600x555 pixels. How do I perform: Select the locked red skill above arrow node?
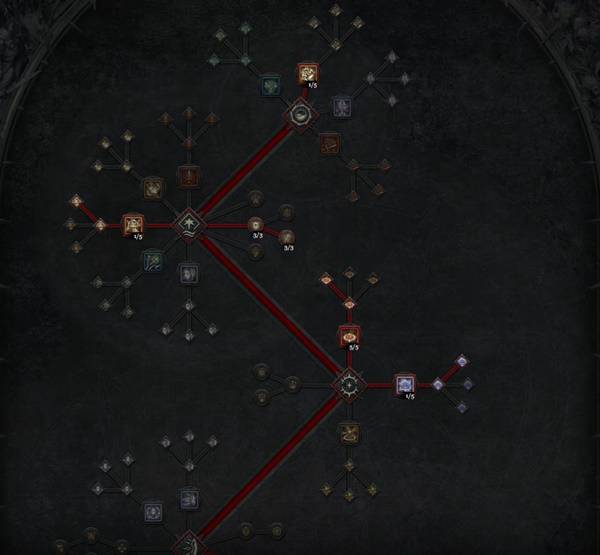(x=188, y=176)
